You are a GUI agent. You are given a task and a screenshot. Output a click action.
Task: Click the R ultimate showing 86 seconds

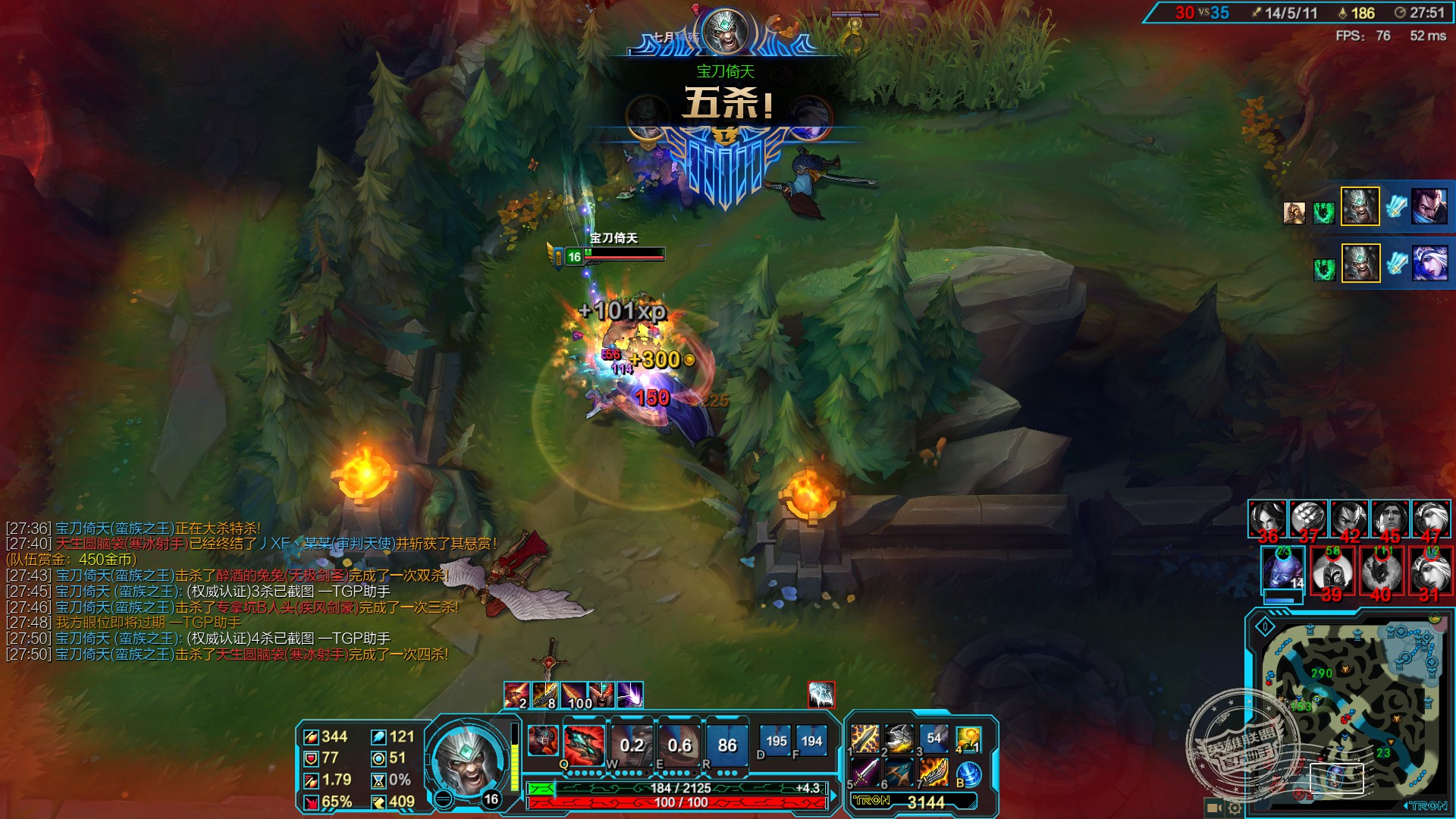click(x=726, y=745)
